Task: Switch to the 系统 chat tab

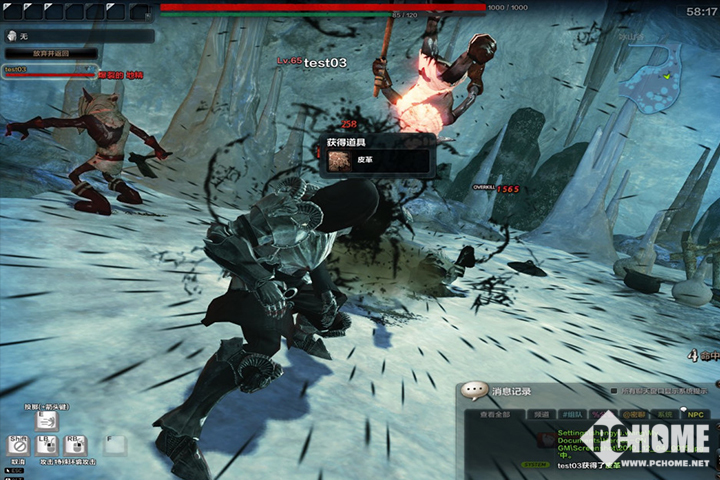Action: pos(661,413)
